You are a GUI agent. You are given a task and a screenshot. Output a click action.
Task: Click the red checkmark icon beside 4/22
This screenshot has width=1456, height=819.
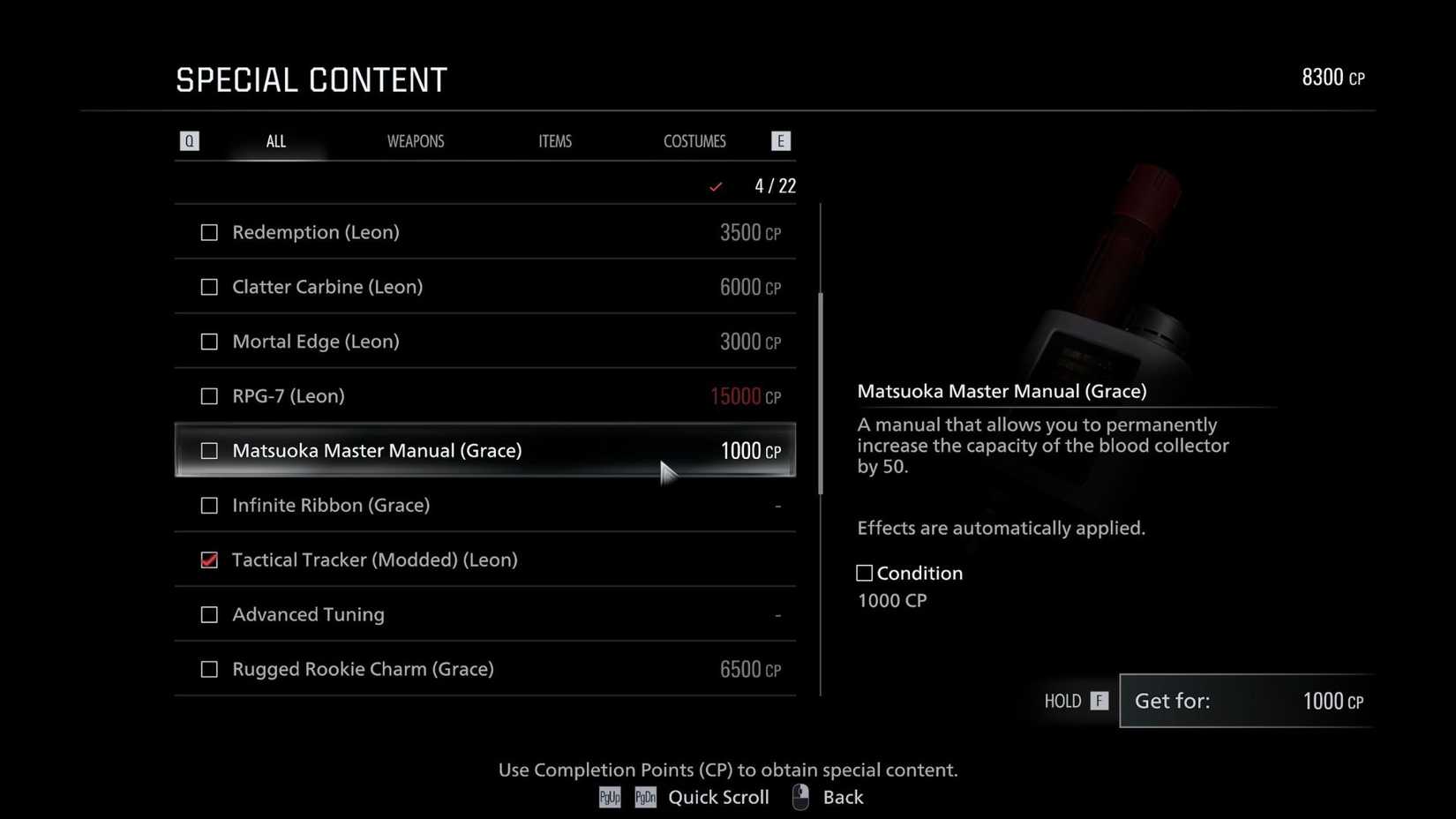716,186
